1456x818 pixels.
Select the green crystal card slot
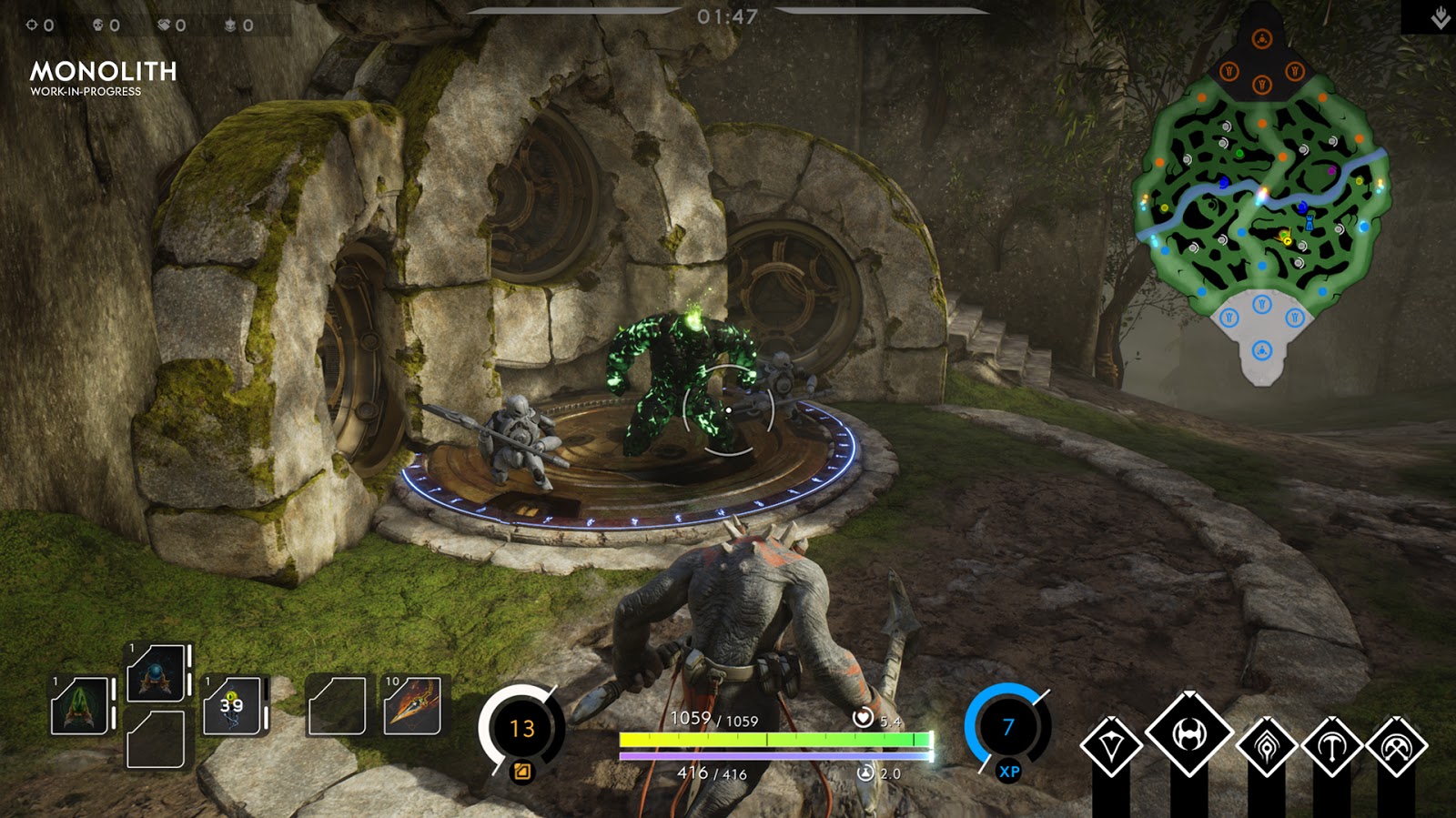click(81, 706)
